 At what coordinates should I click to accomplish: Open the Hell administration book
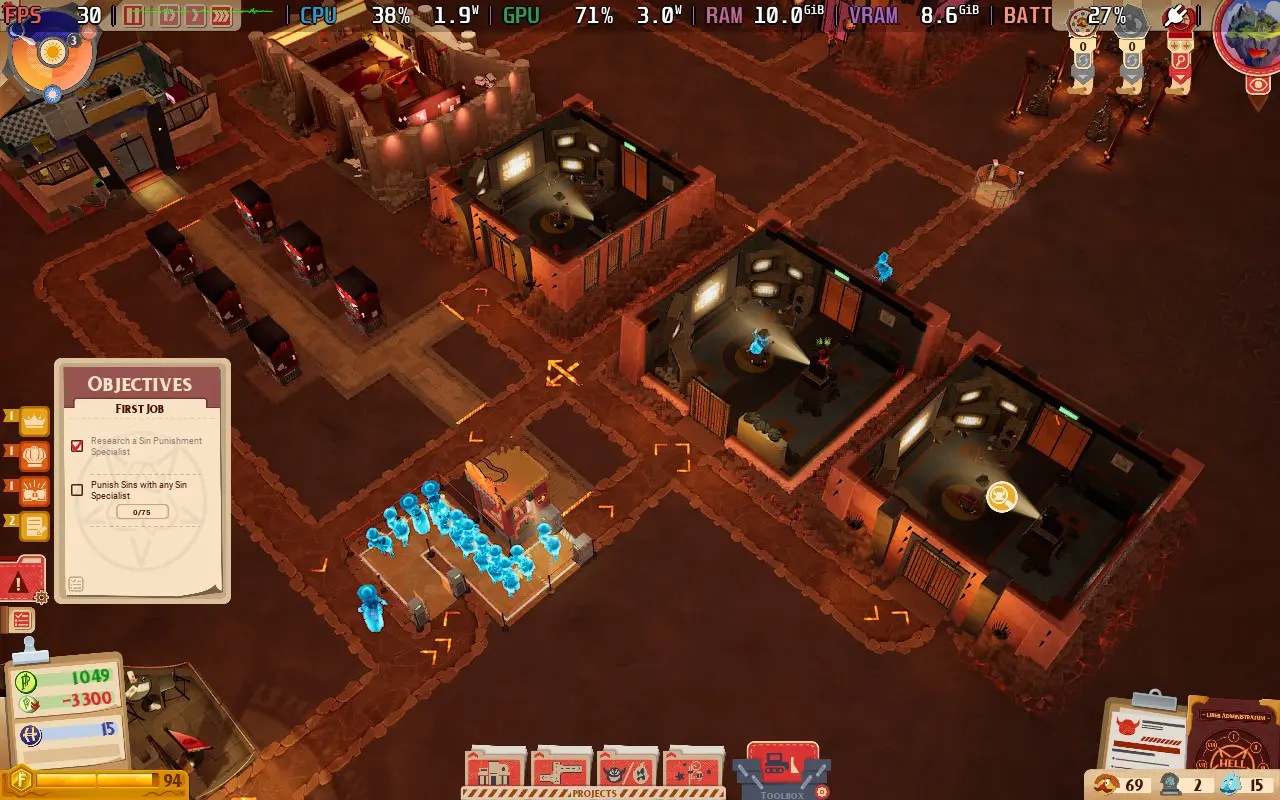pyautogui.click(x=1235, y=745)
